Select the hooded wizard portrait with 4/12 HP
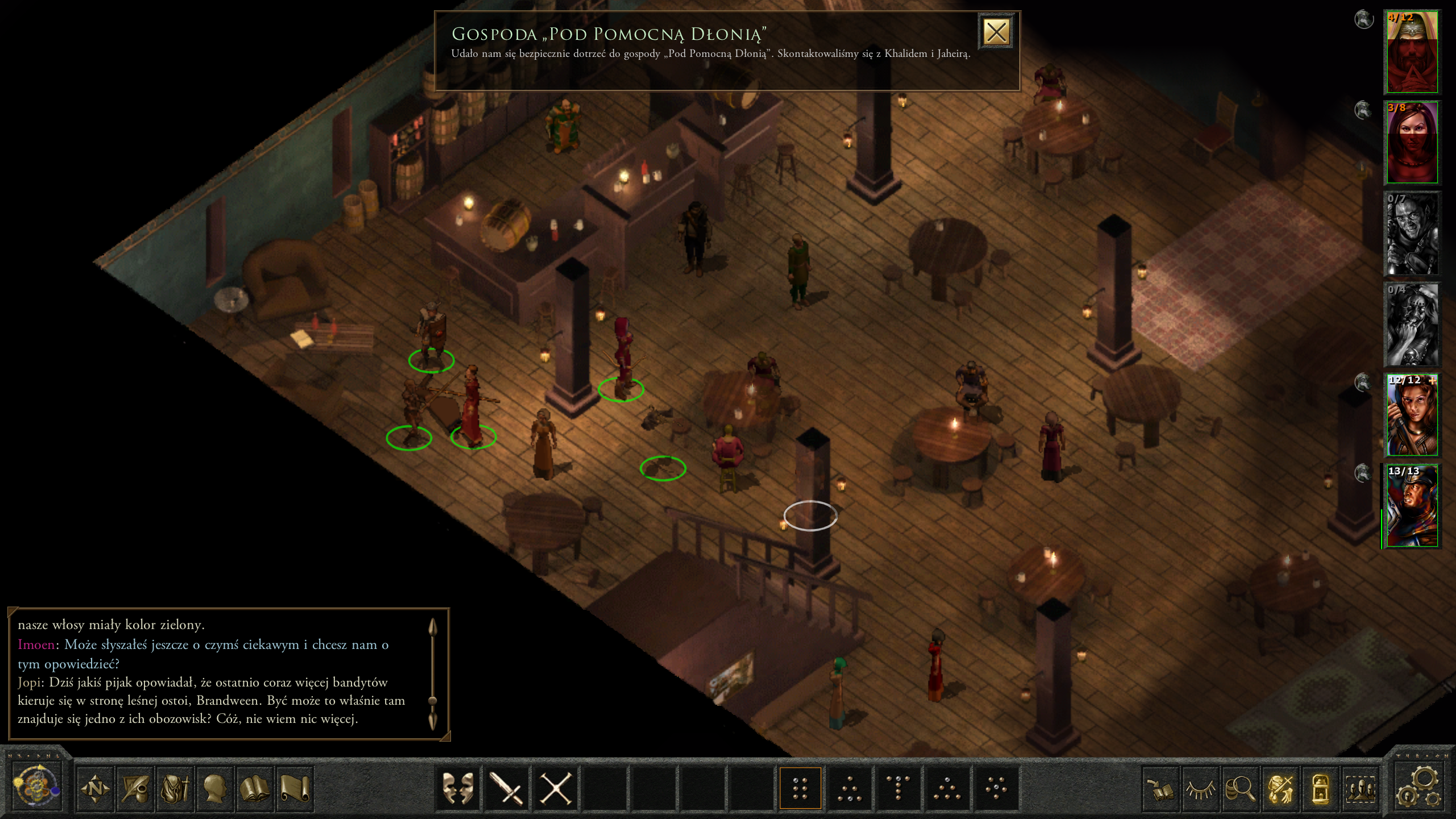This screenshot has height=819, width=1456. (x=1412, y=52)
